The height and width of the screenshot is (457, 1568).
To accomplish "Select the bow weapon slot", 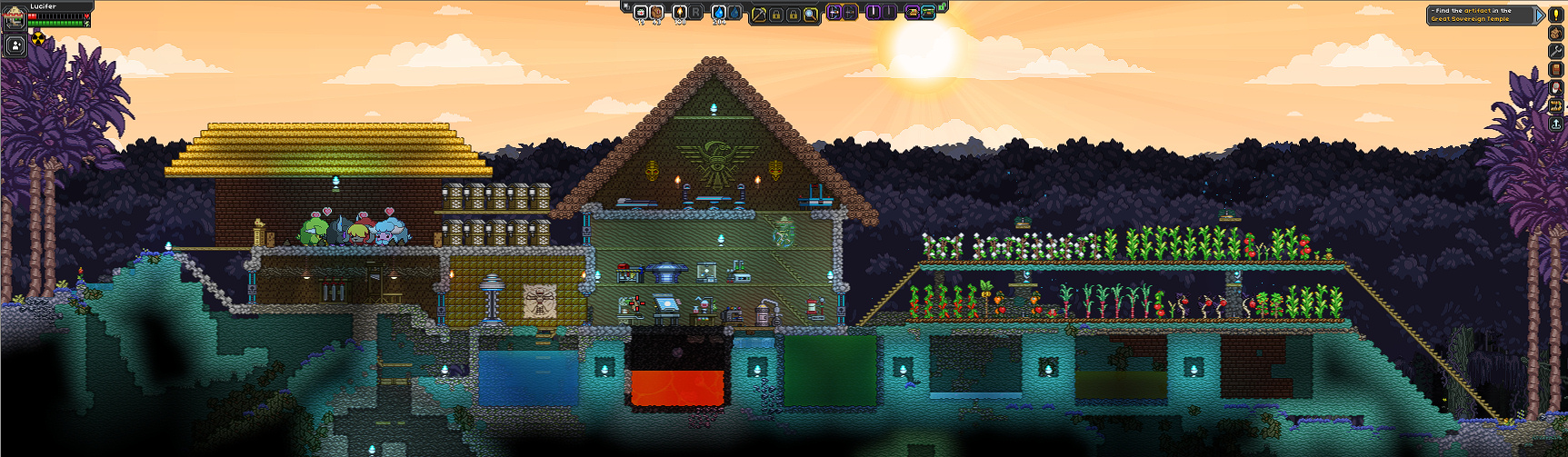I will pyautogui.click(x=834, y=13).
